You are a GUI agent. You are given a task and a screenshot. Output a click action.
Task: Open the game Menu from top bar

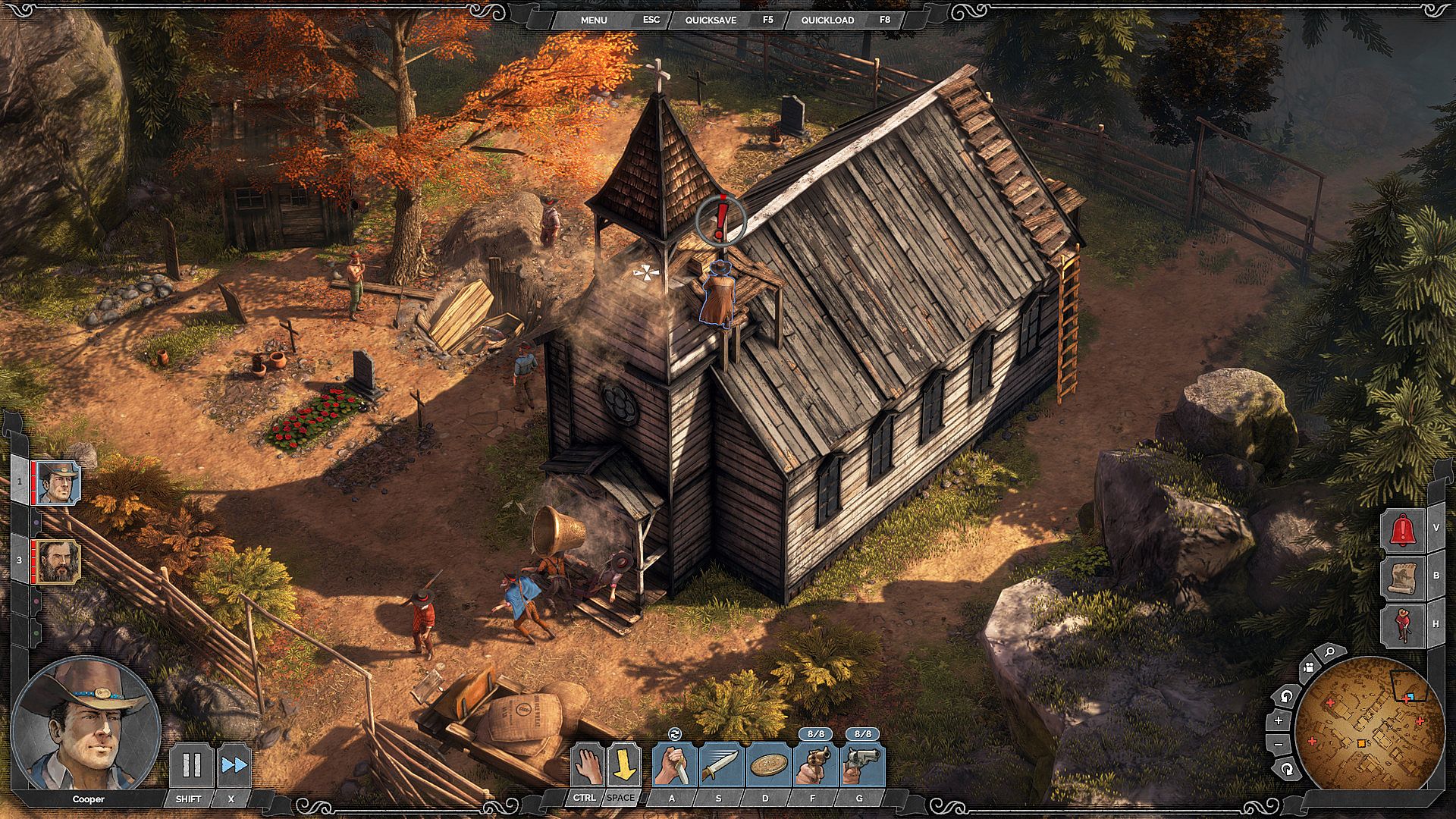pyautogui.click(x=594, y=20)
